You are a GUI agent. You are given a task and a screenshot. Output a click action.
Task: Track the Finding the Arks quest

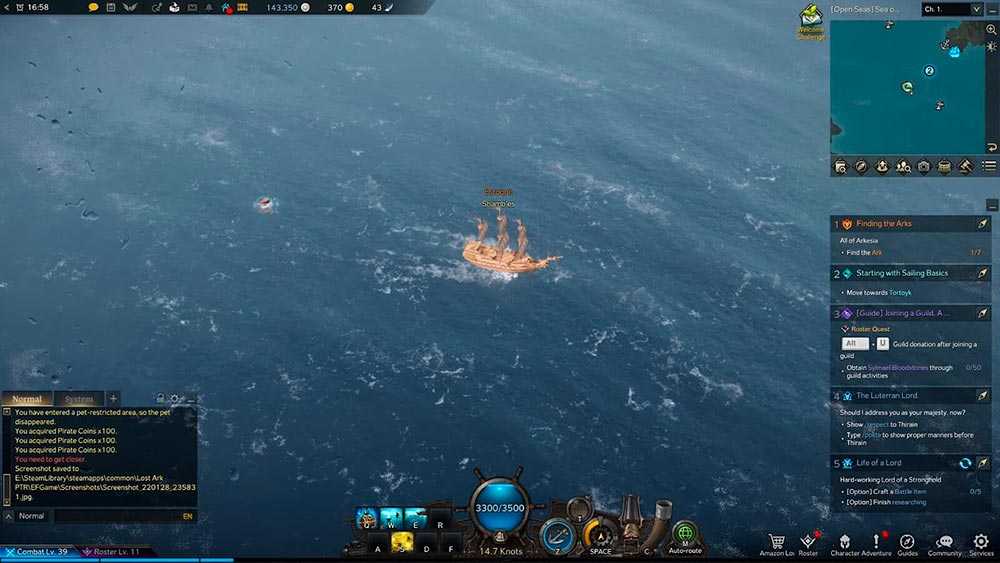(982, 224)
